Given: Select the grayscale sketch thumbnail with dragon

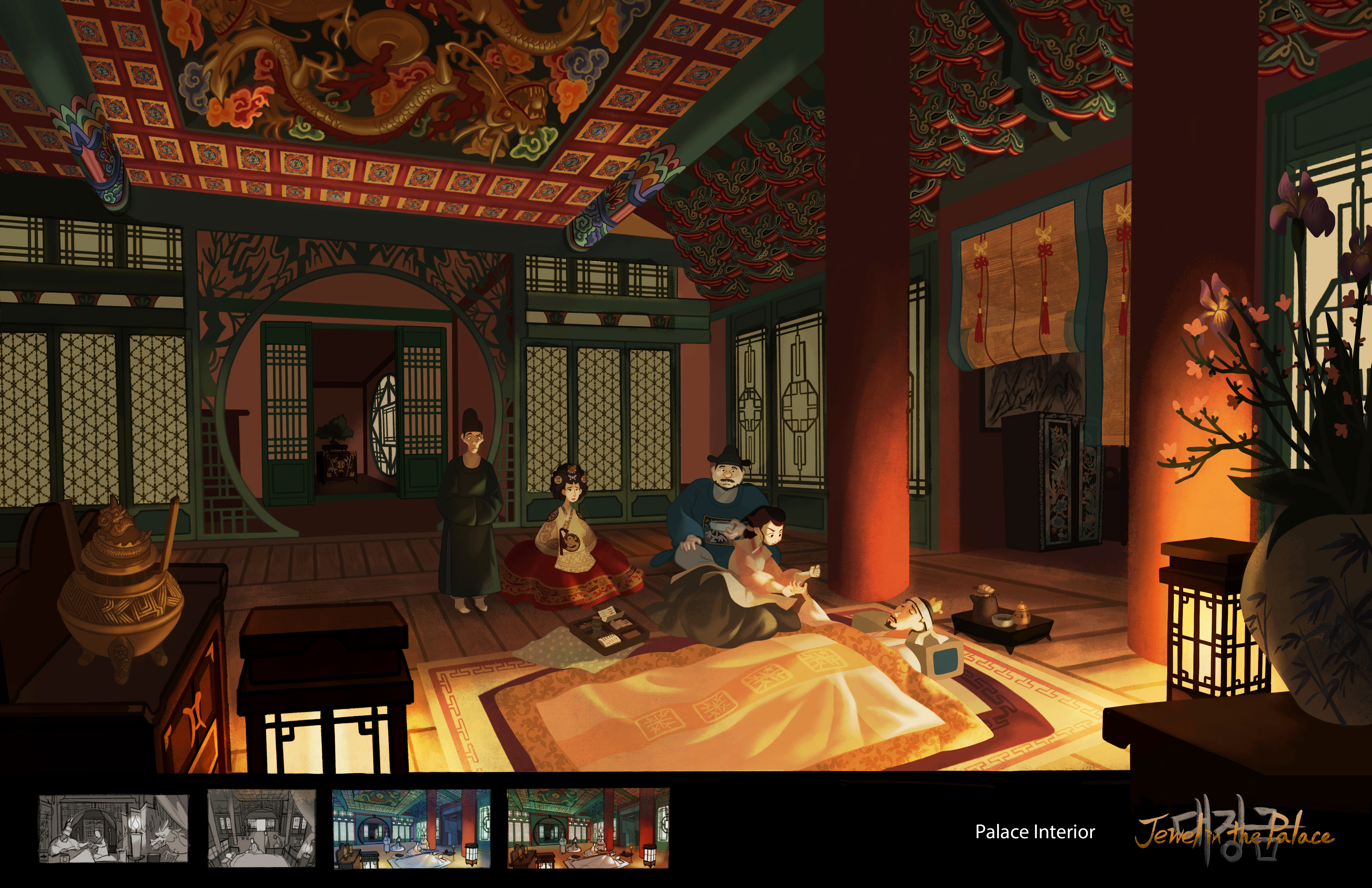Looking at the screenshot, I should click(113, 829).
